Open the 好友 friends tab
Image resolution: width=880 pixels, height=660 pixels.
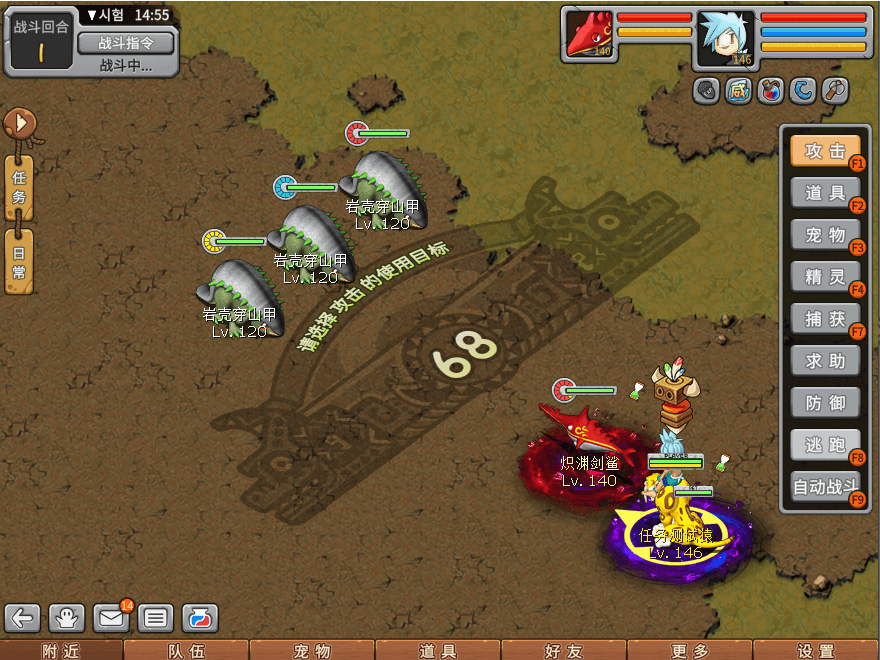[x=564, y=651]
